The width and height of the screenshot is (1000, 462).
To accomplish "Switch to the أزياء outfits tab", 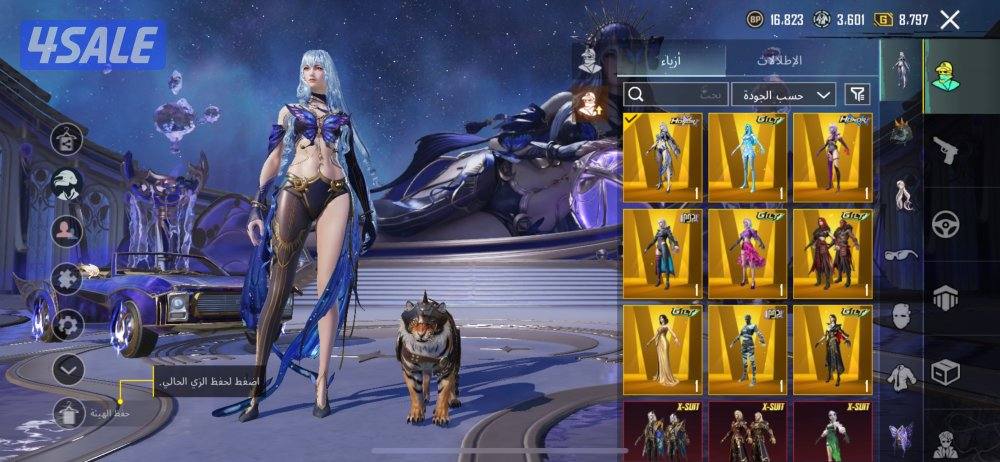I will click(x=671, y=61).
